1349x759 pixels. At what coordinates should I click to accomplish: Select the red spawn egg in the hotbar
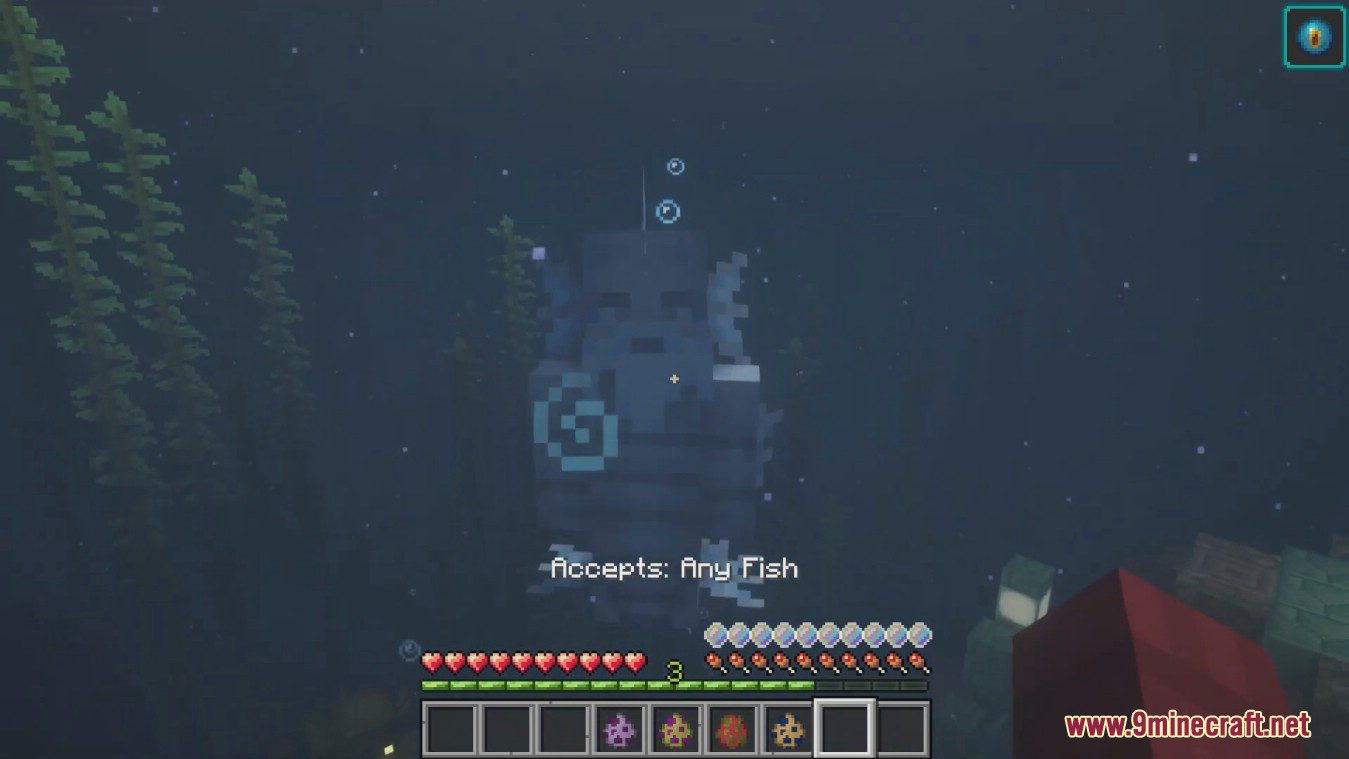pos(733,730)
